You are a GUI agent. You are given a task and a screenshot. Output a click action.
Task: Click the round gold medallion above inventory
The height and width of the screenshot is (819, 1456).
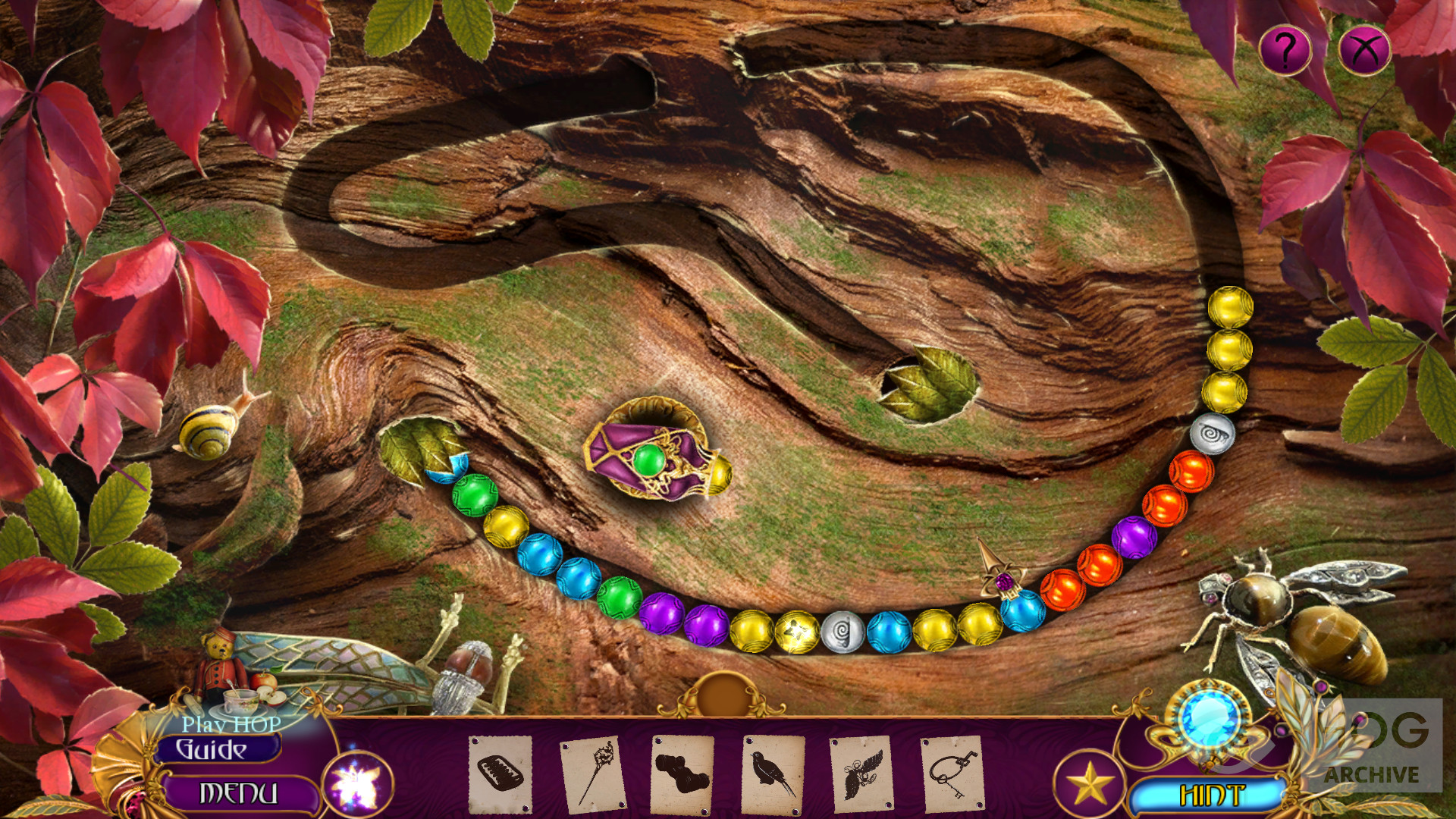point(723,694)
